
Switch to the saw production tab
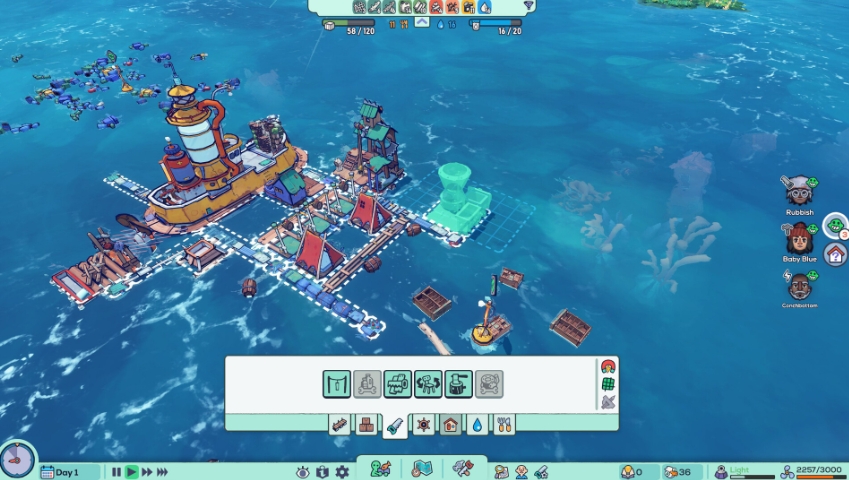point(396,425)
